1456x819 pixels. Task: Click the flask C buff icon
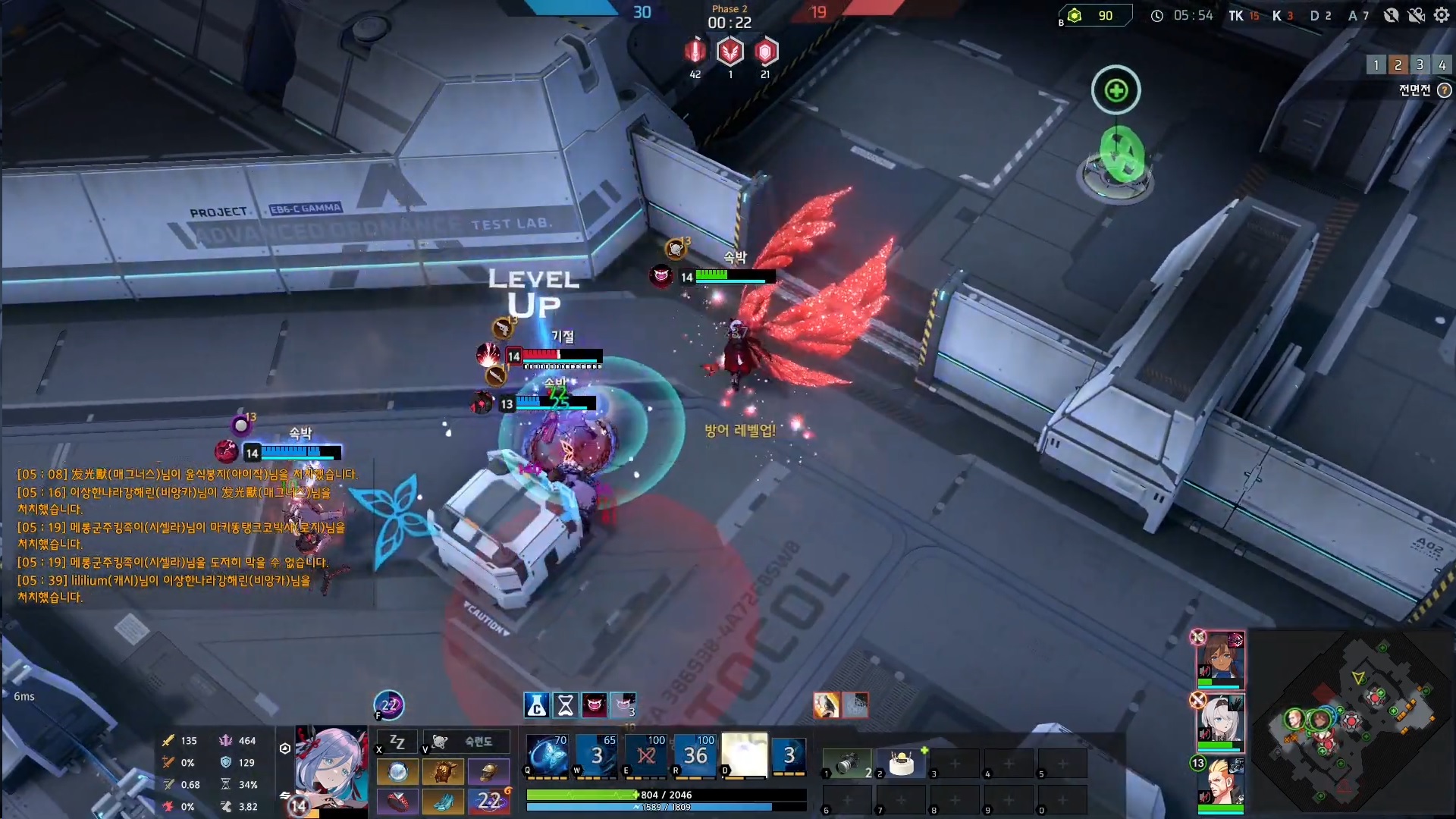[536, 705]
